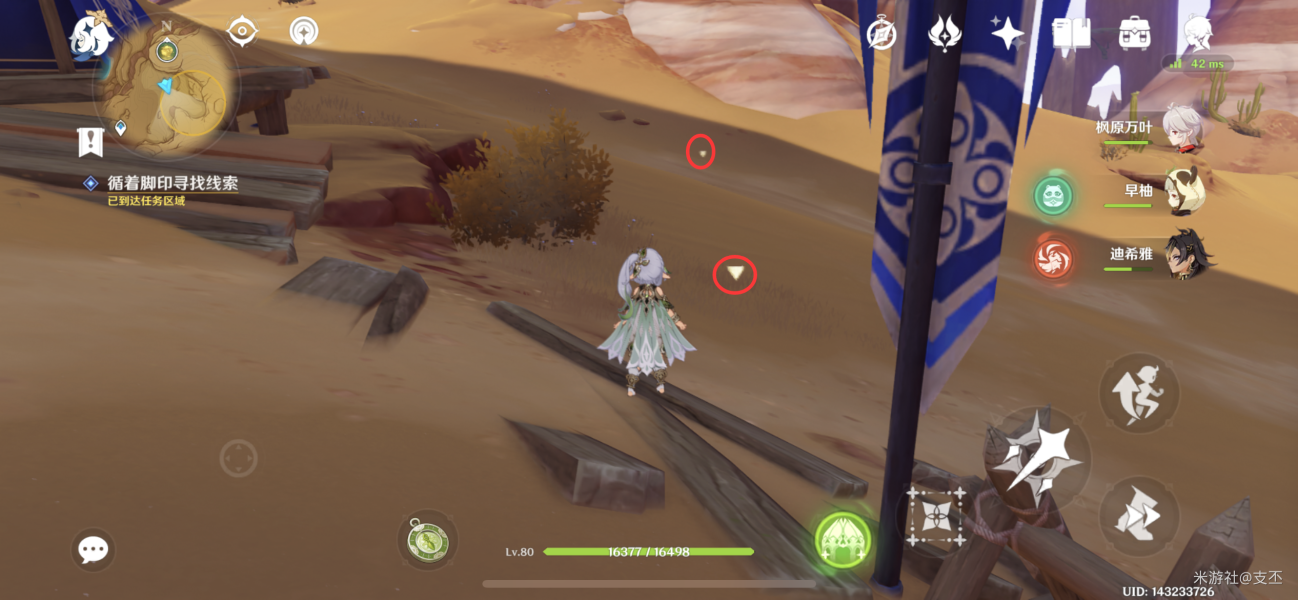Tap the sprint dash button
The image size is (1298, 600).
point(1140,515)
